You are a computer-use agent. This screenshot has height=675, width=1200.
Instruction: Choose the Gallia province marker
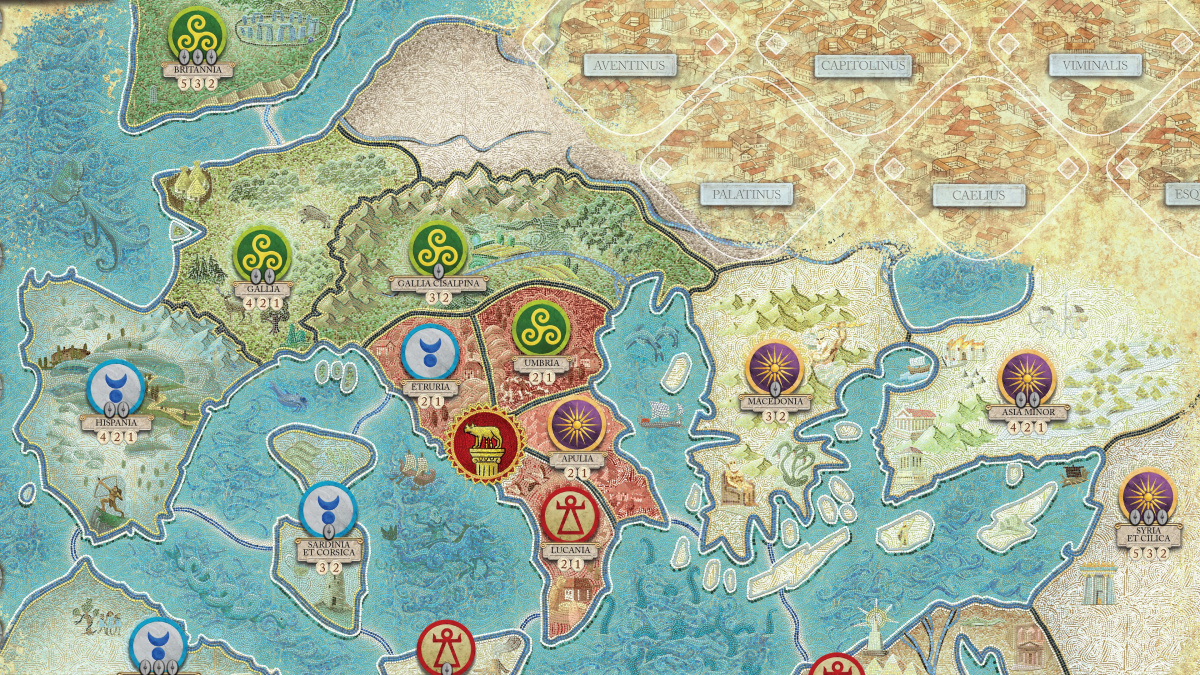262,254
